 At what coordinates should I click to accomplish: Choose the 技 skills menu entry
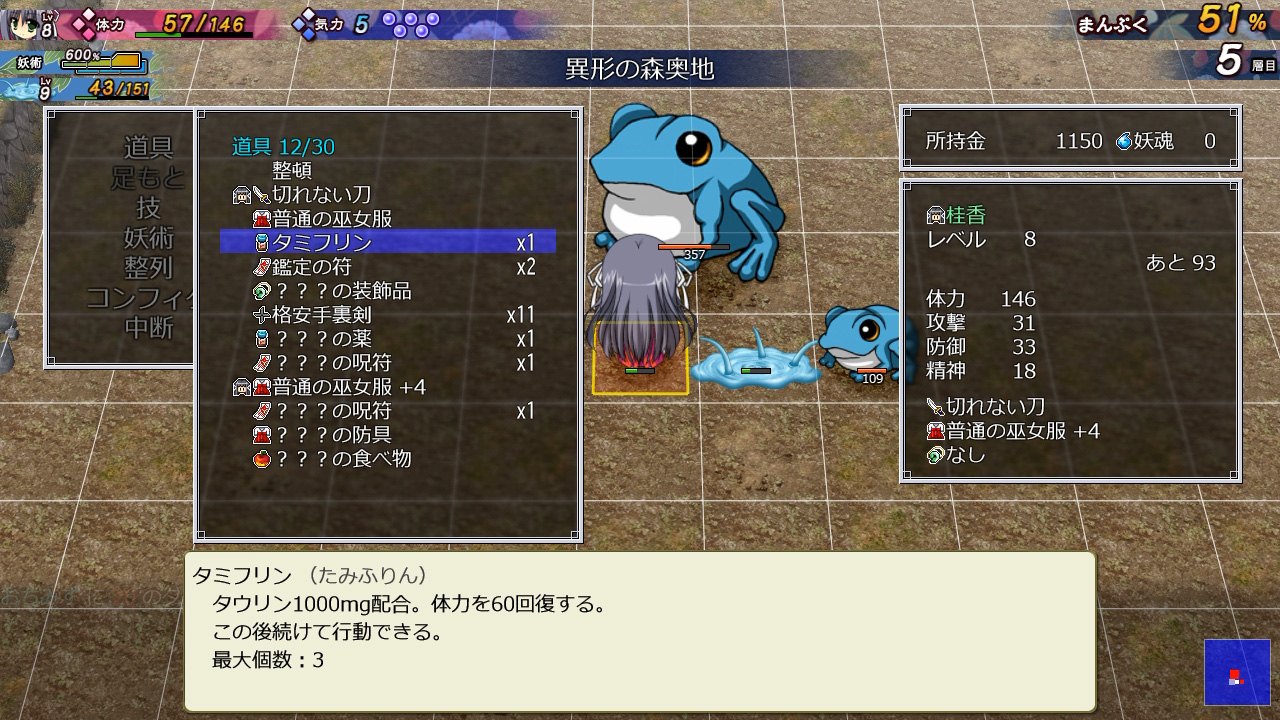(148, 208)
